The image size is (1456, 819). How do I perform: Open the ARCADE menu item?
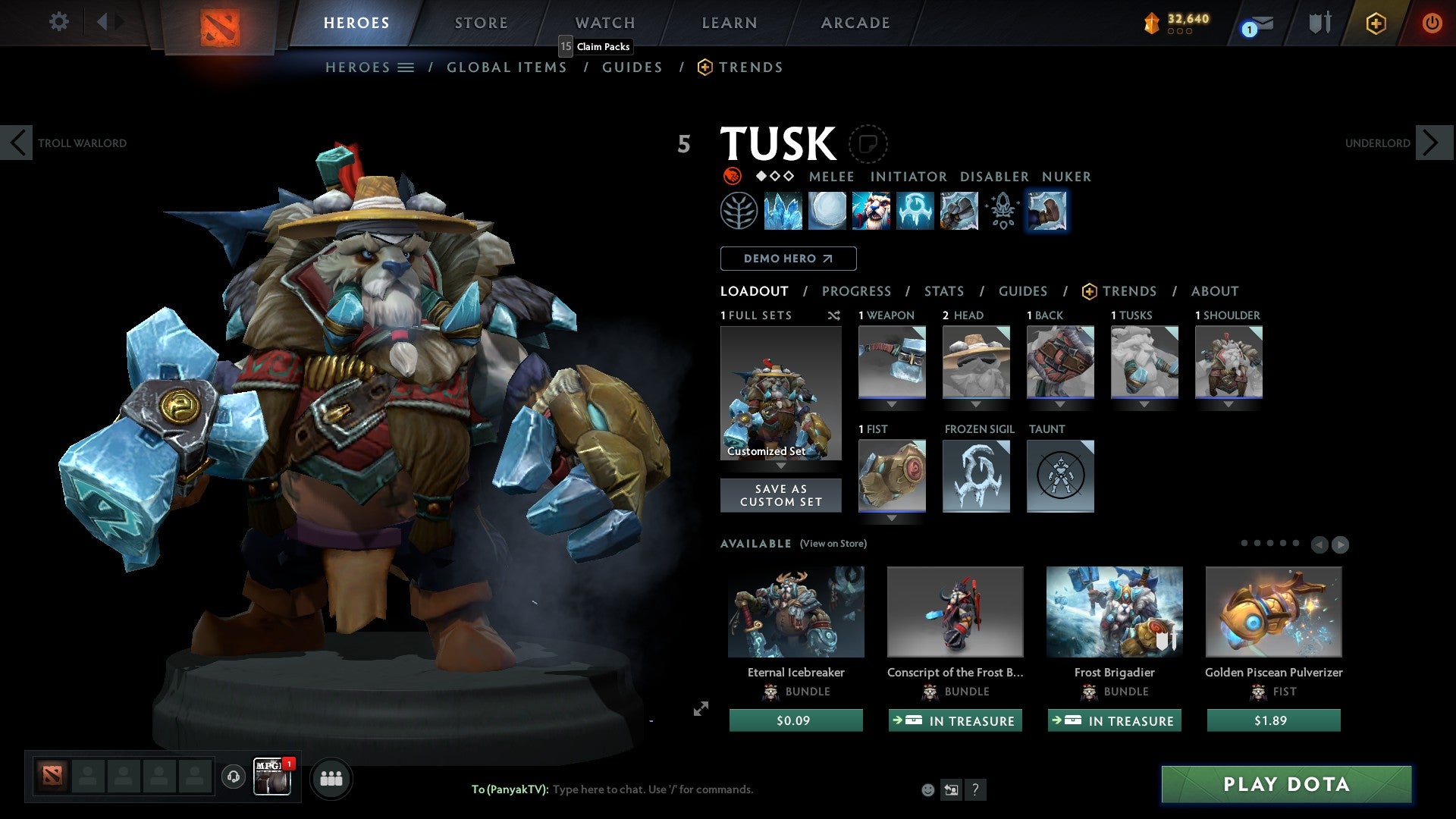[x=855, y=22]
